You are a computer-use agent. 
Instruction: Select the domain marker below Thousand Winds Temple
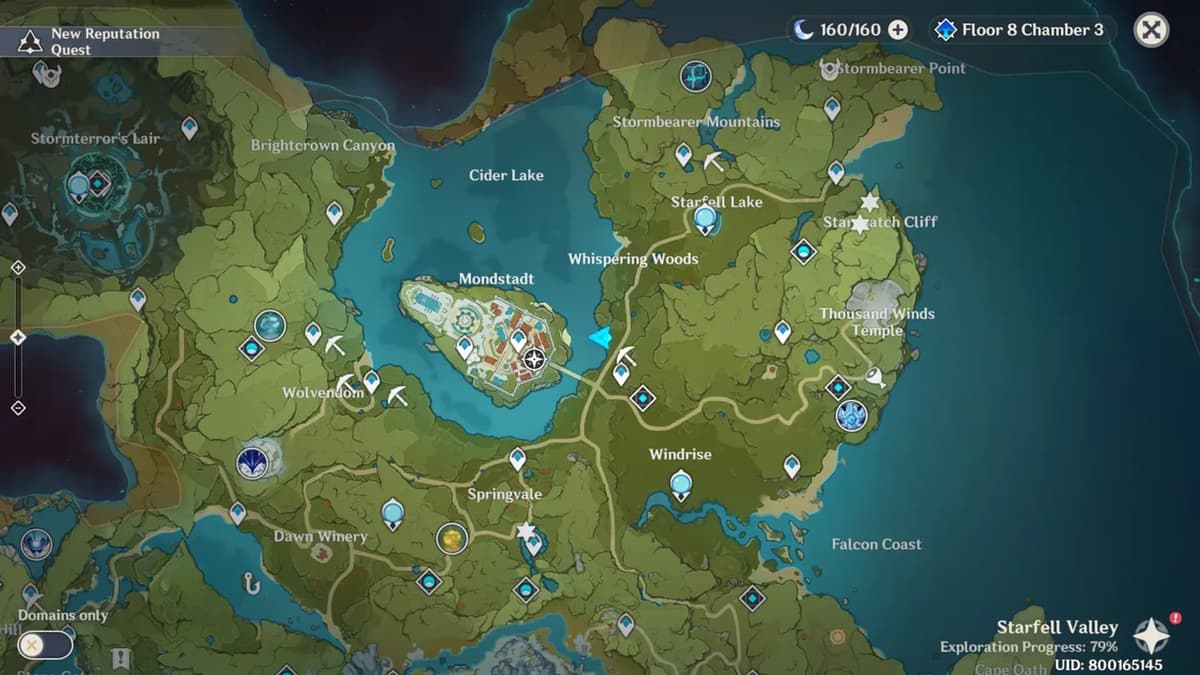pyautogui.click(x=852, y=414)
